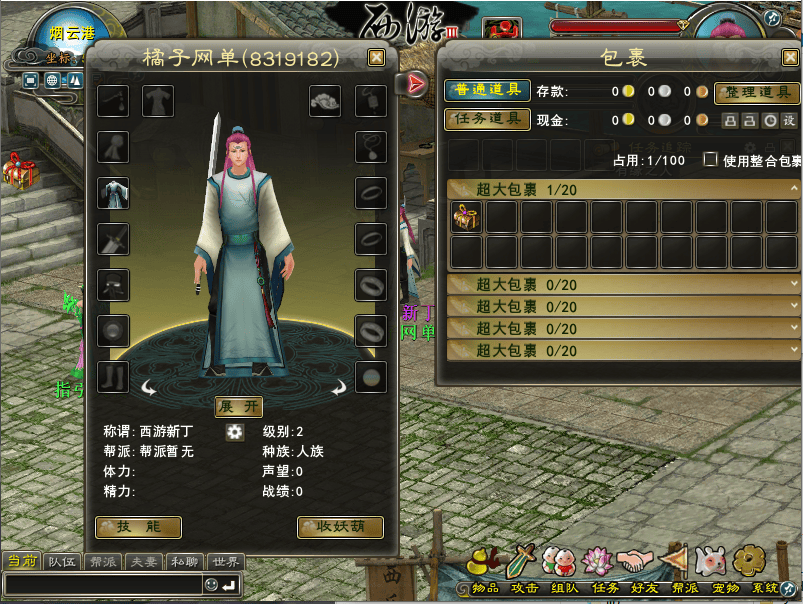Click the chat text input box
The height and width of the screenshot is (604, 803).
click(102, 584)
